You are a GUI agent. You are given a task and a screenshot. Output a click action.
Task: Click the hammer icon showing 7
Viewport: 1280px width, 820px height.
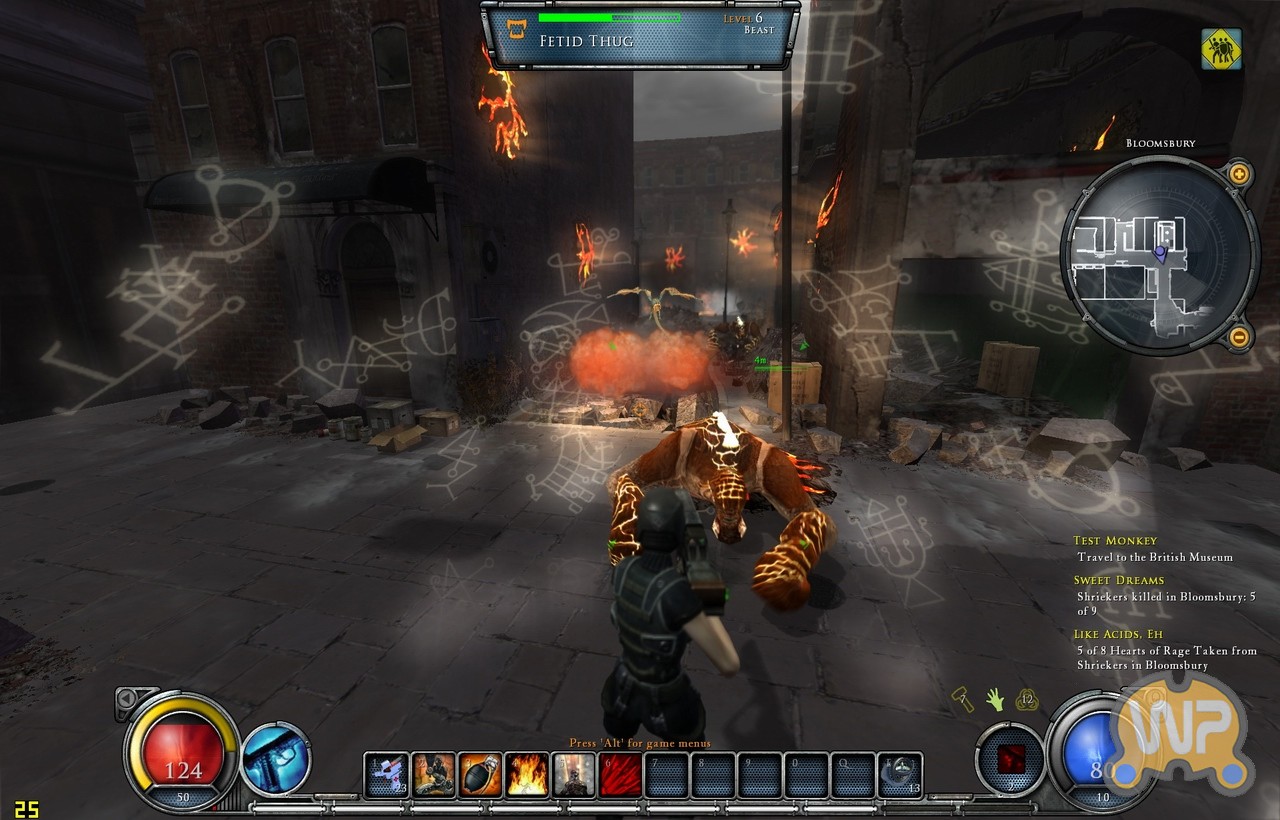point(962,699)
